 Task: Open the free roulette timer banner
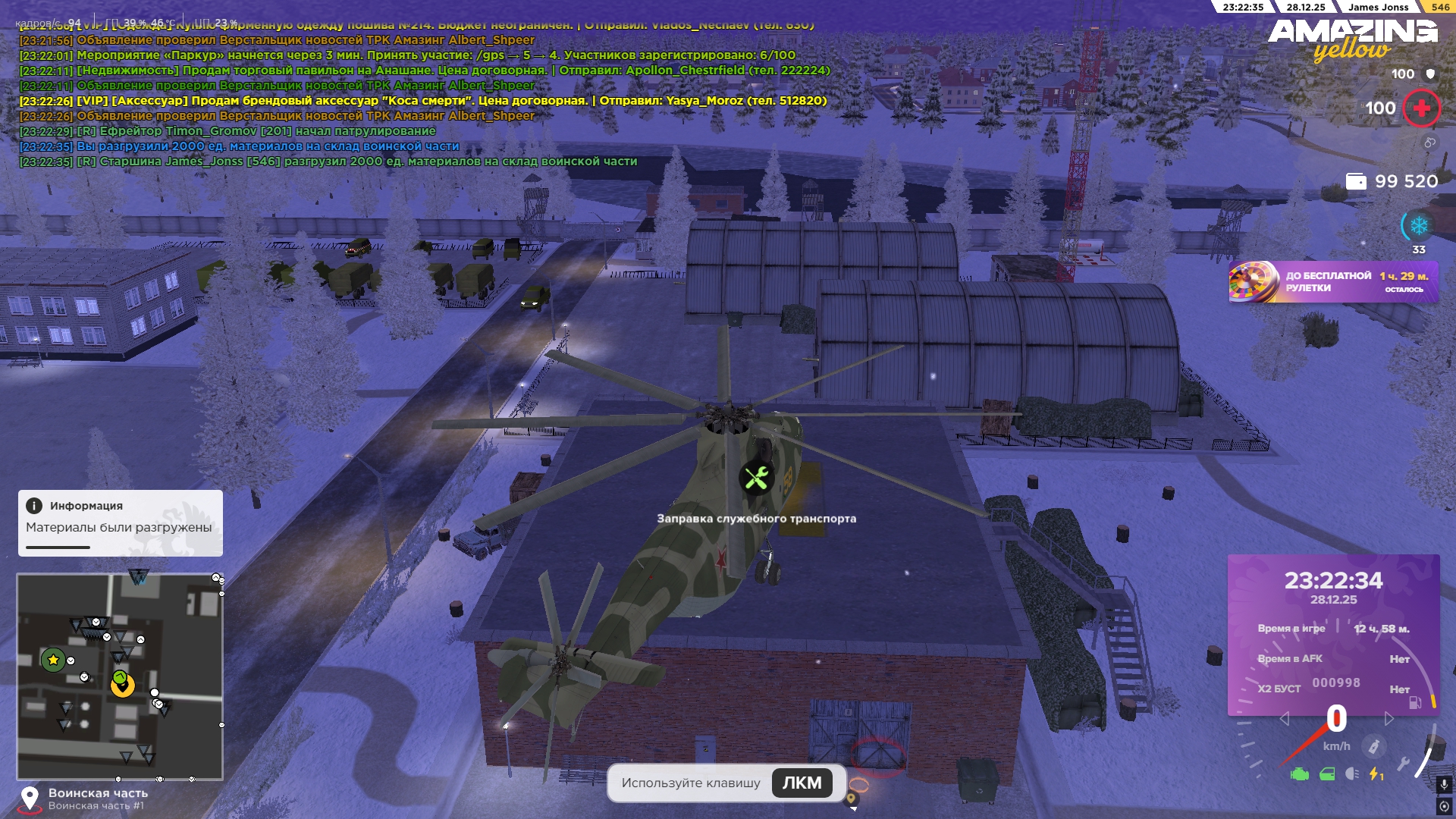[1333, 282]
